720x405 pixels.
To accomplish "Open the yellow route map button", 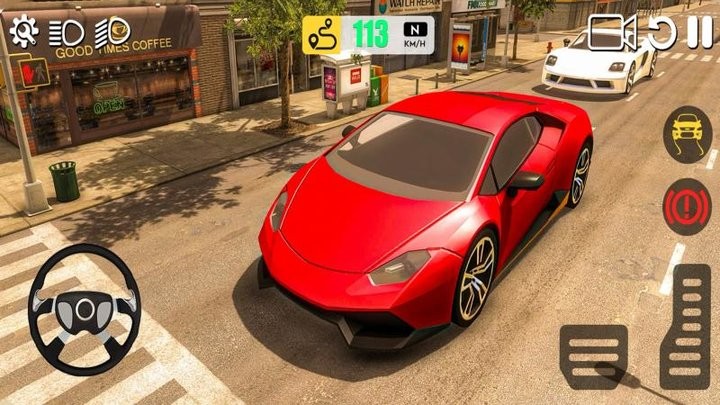I will pyautogui.click(x=326, y=35).
